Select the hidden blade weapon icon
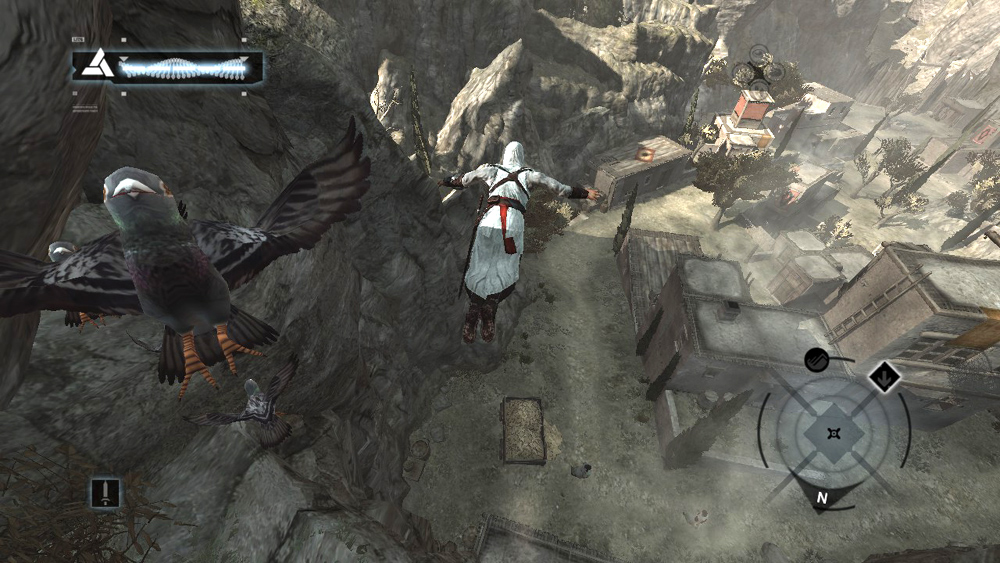This screenshot has height=563, width=1000. tap(105, 491)
